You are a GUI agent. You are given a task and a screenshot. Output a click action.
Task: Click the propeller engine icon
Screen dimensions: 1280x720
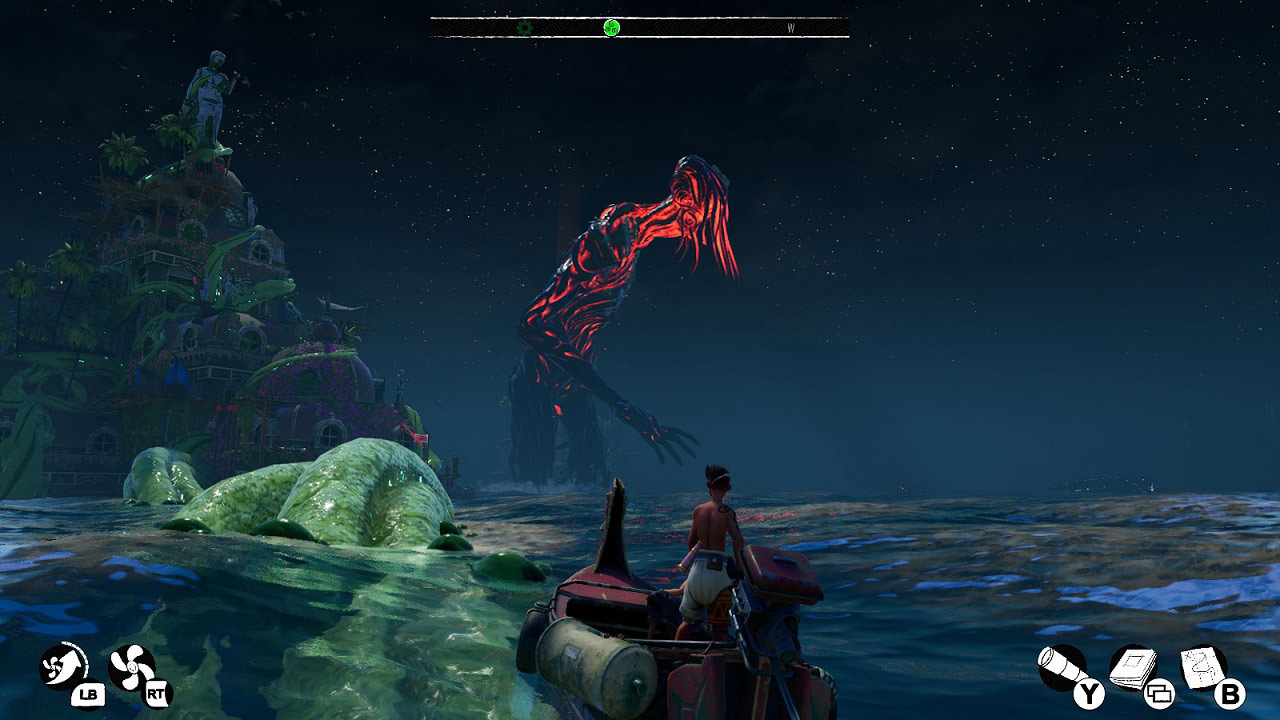click(x=131, y=667)
